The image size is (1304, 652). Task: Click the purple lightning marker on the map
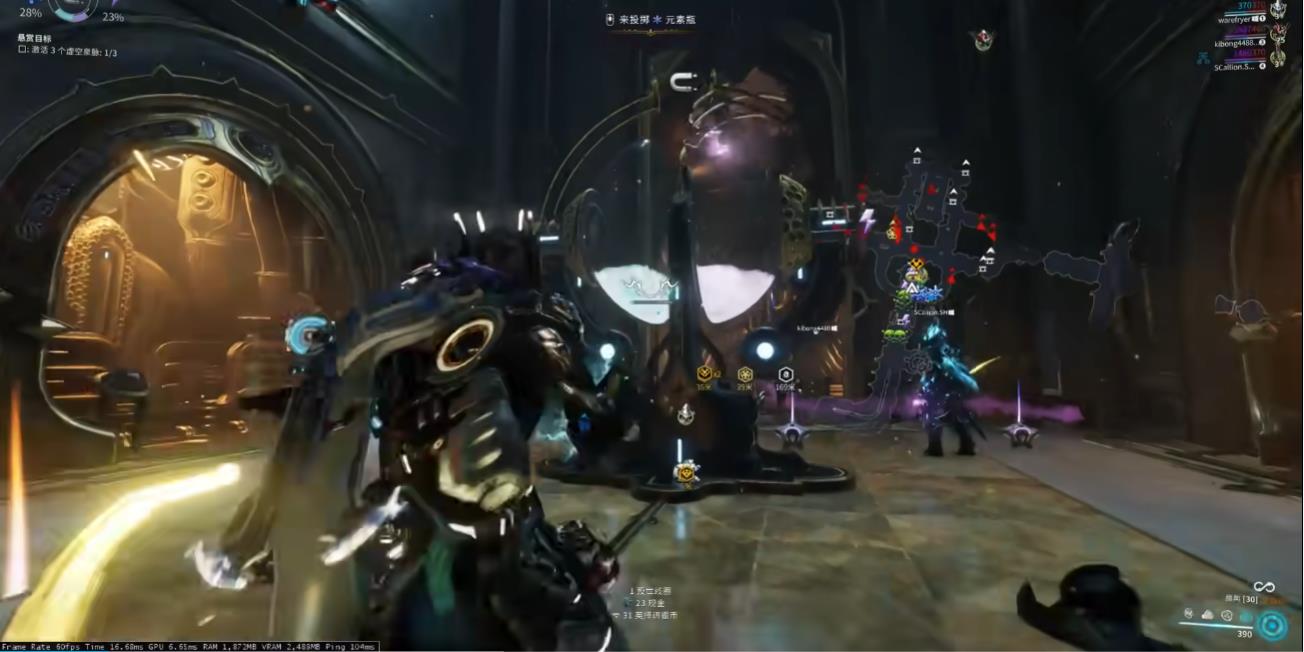(x=867, y=218)
